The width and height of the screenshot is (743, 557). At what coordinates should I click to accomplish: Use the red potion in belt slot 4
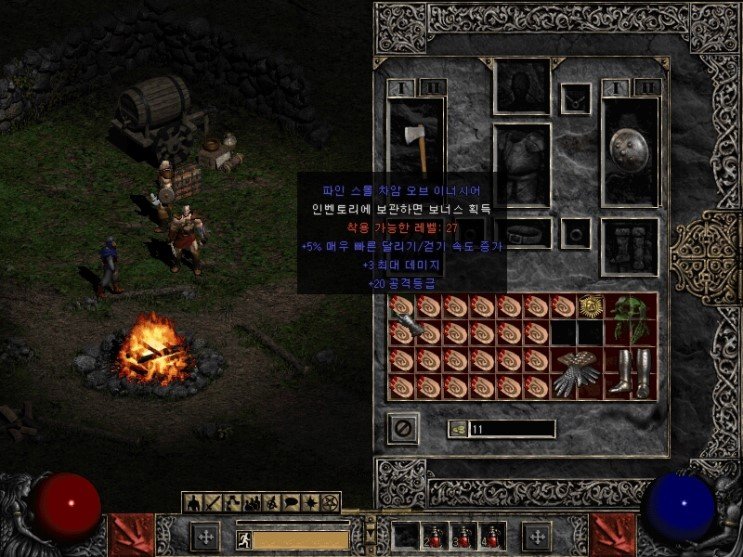[493, 538]
